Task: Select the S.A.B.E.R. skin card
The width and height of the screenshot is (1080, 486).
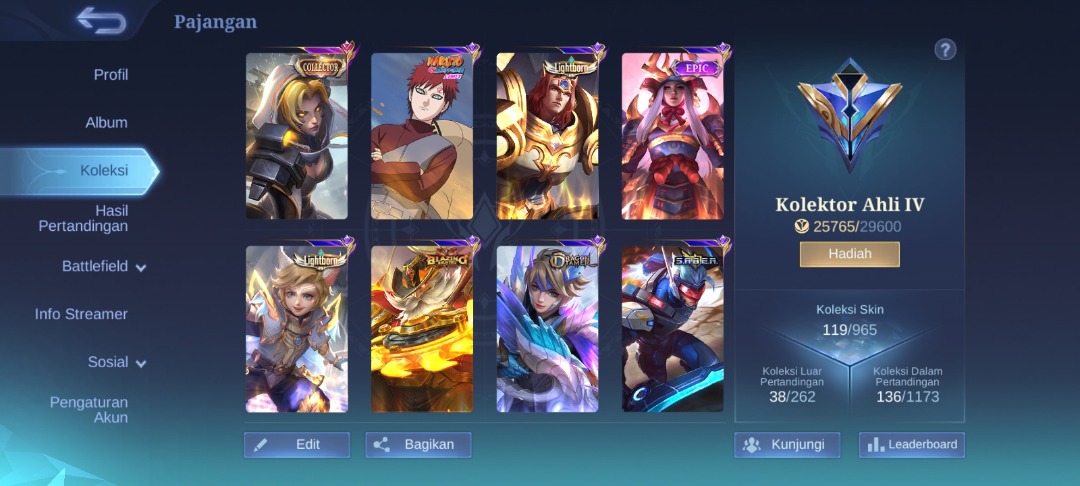Action: [x=672, y=329]
